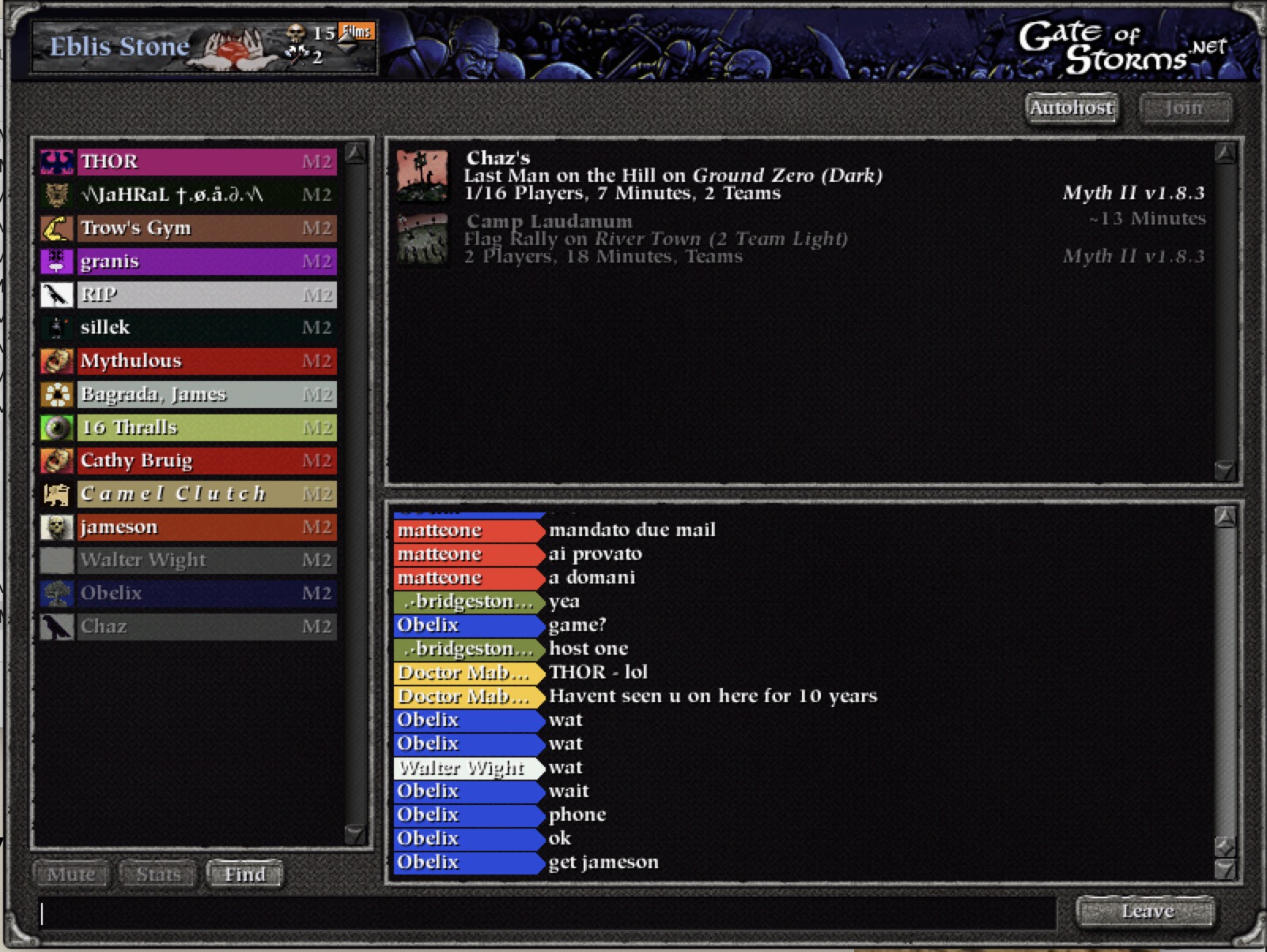Image resolution: width=1267 pixels, height=952 pixels.
Task: Click the Trow's Gym flexing-arm avatar
Action: (55, 228)
